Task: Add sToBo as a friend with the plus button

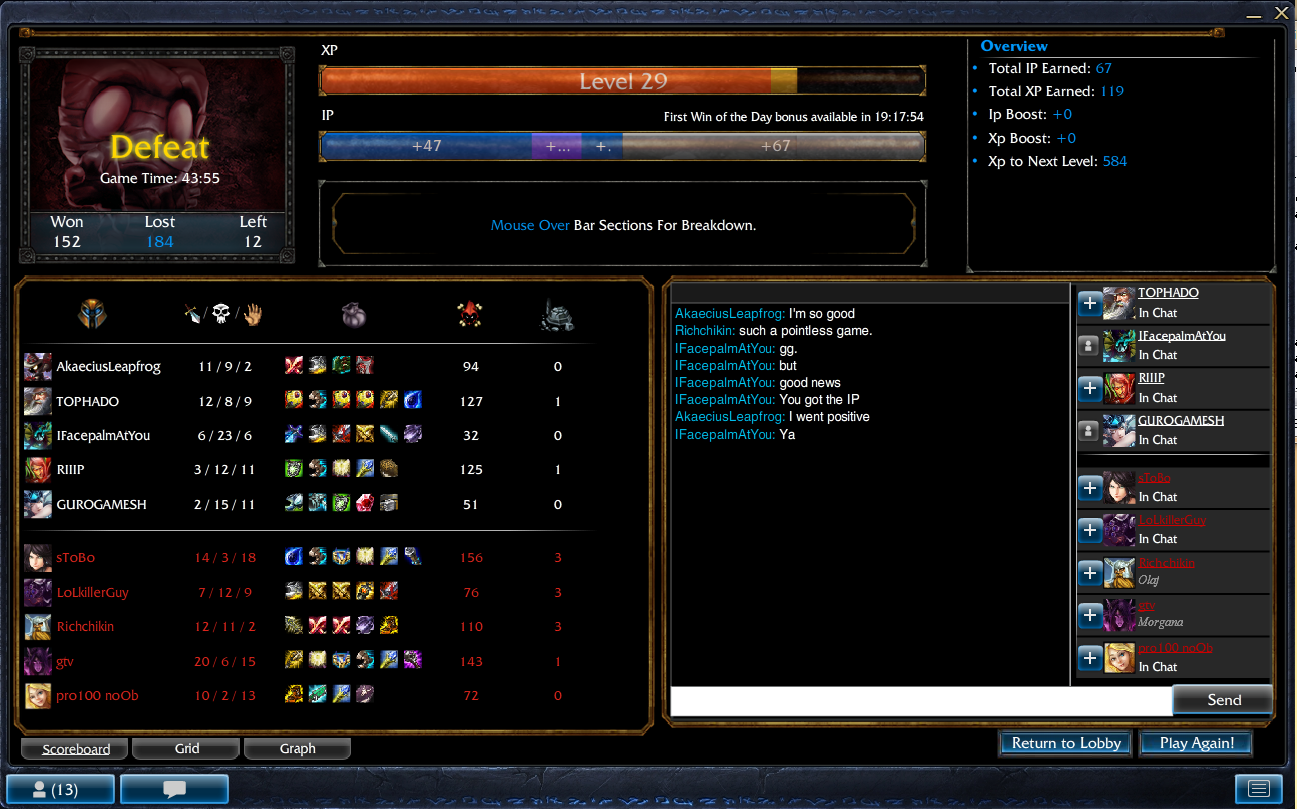Action: (1090, 488)
